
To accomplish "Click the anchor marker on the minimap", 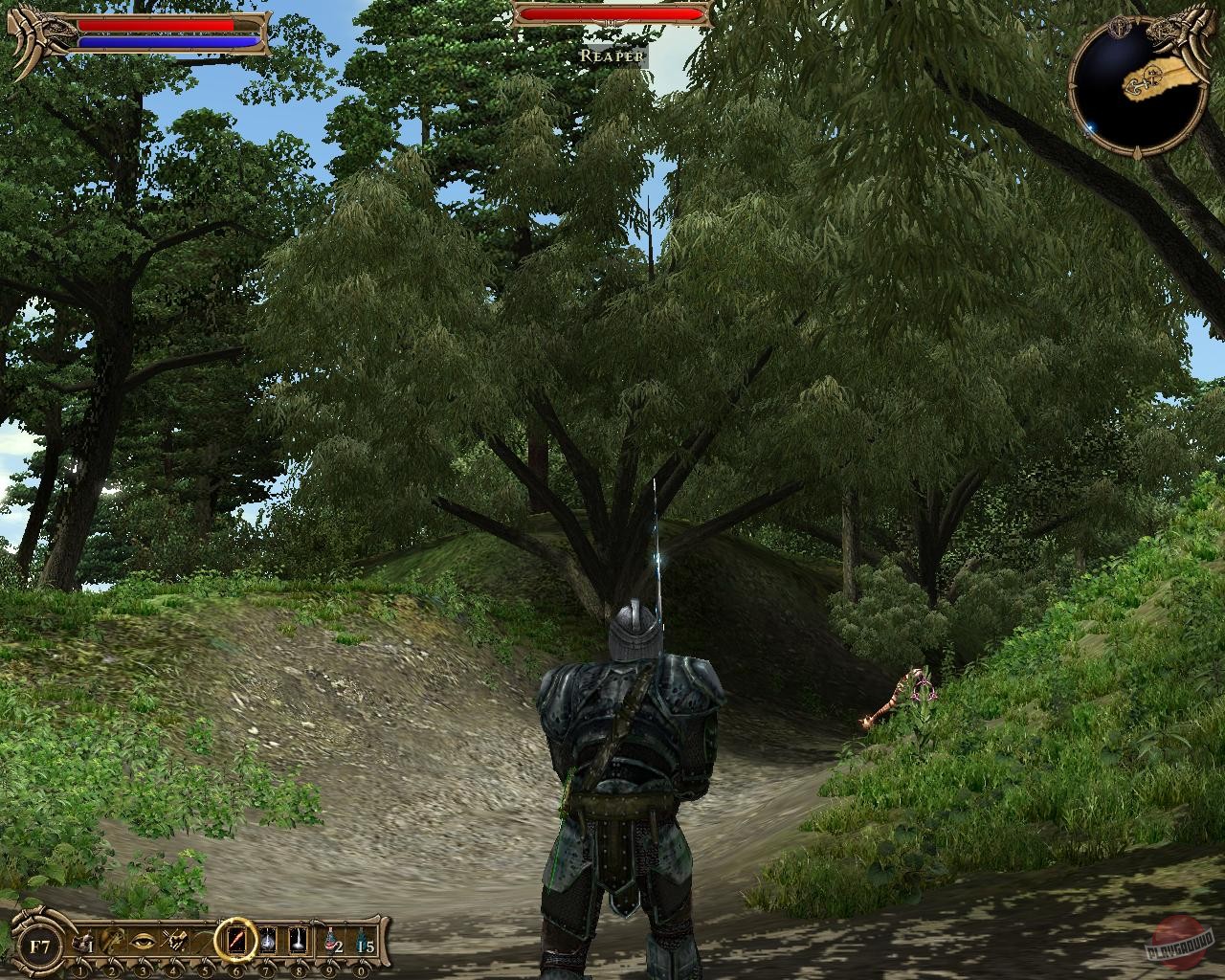I will pyautogui.click(x=1138, y=84).
